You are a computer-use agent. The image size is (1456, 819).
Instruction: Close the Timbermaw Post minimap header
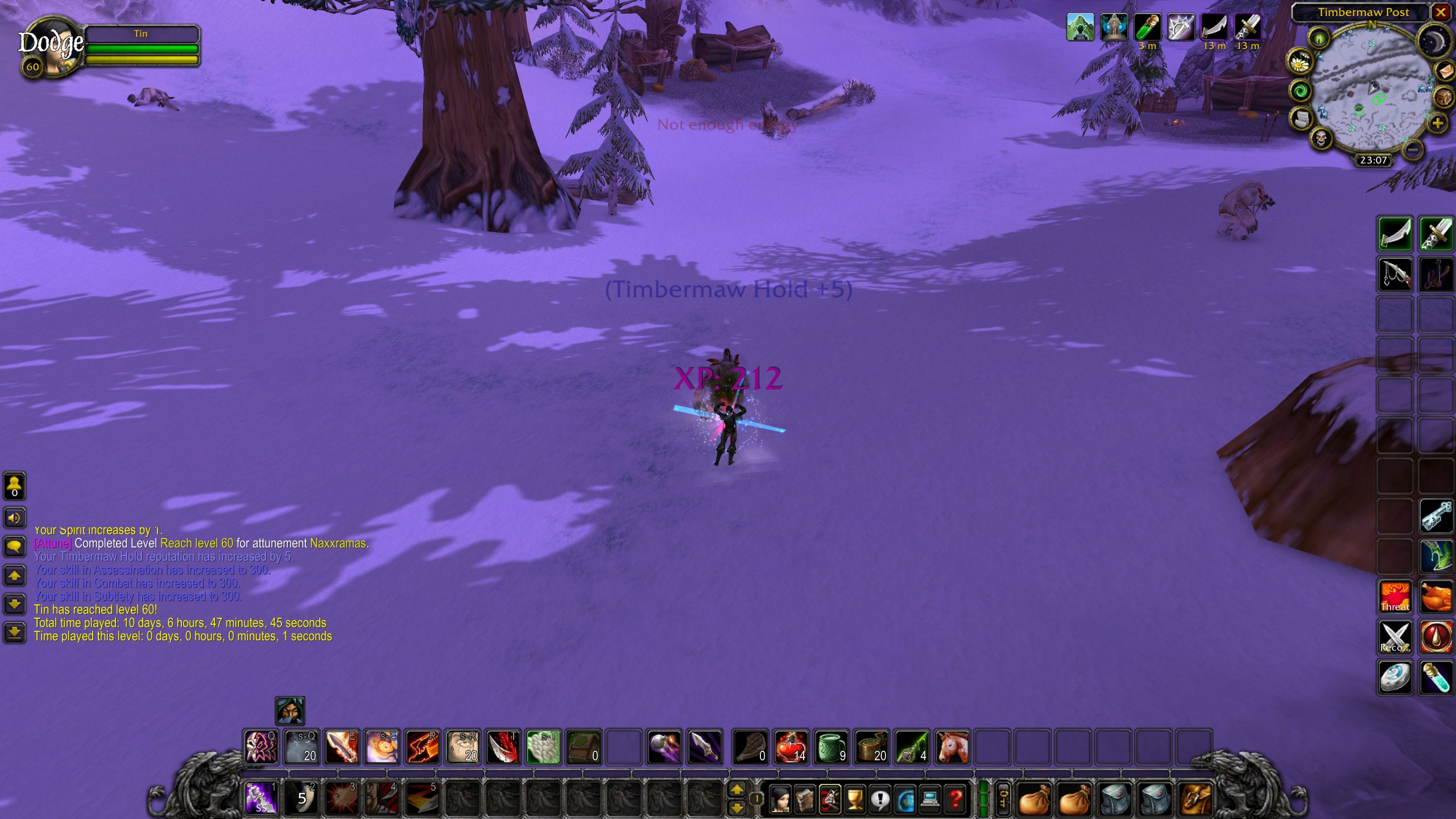click(x=1441, y=12)
